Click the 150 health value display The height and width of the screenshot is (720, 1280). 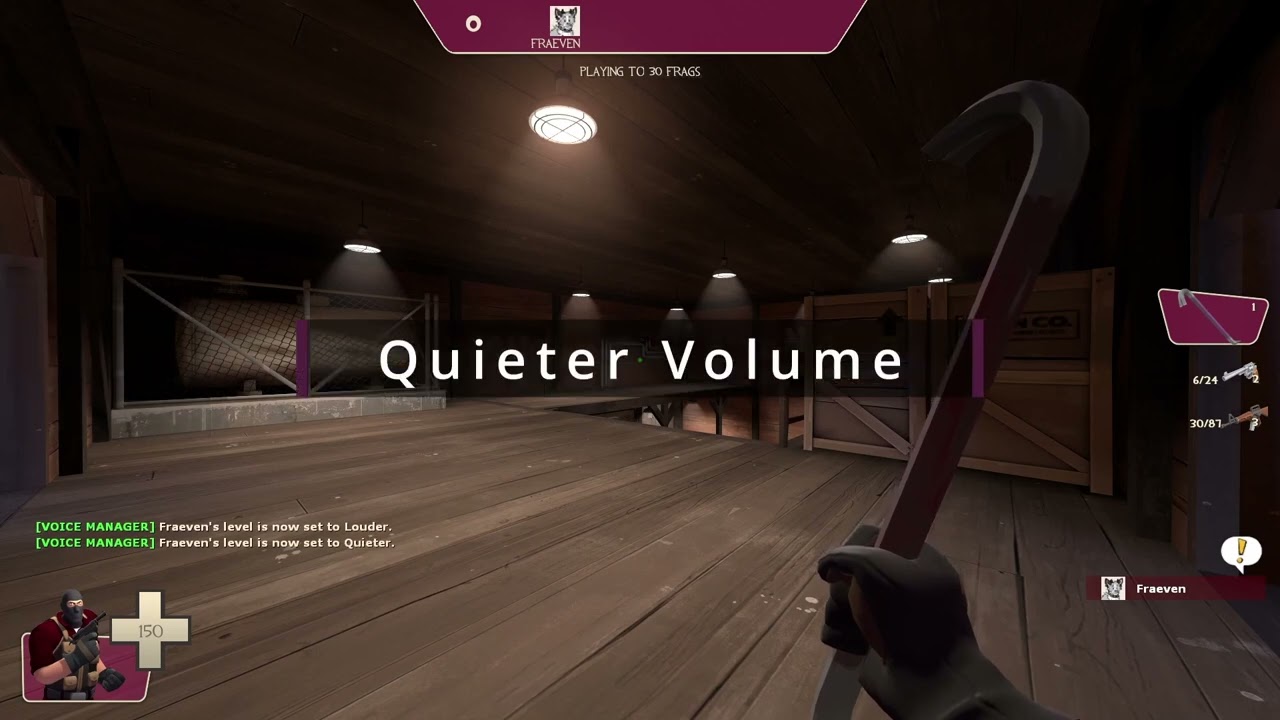(150, 631)
